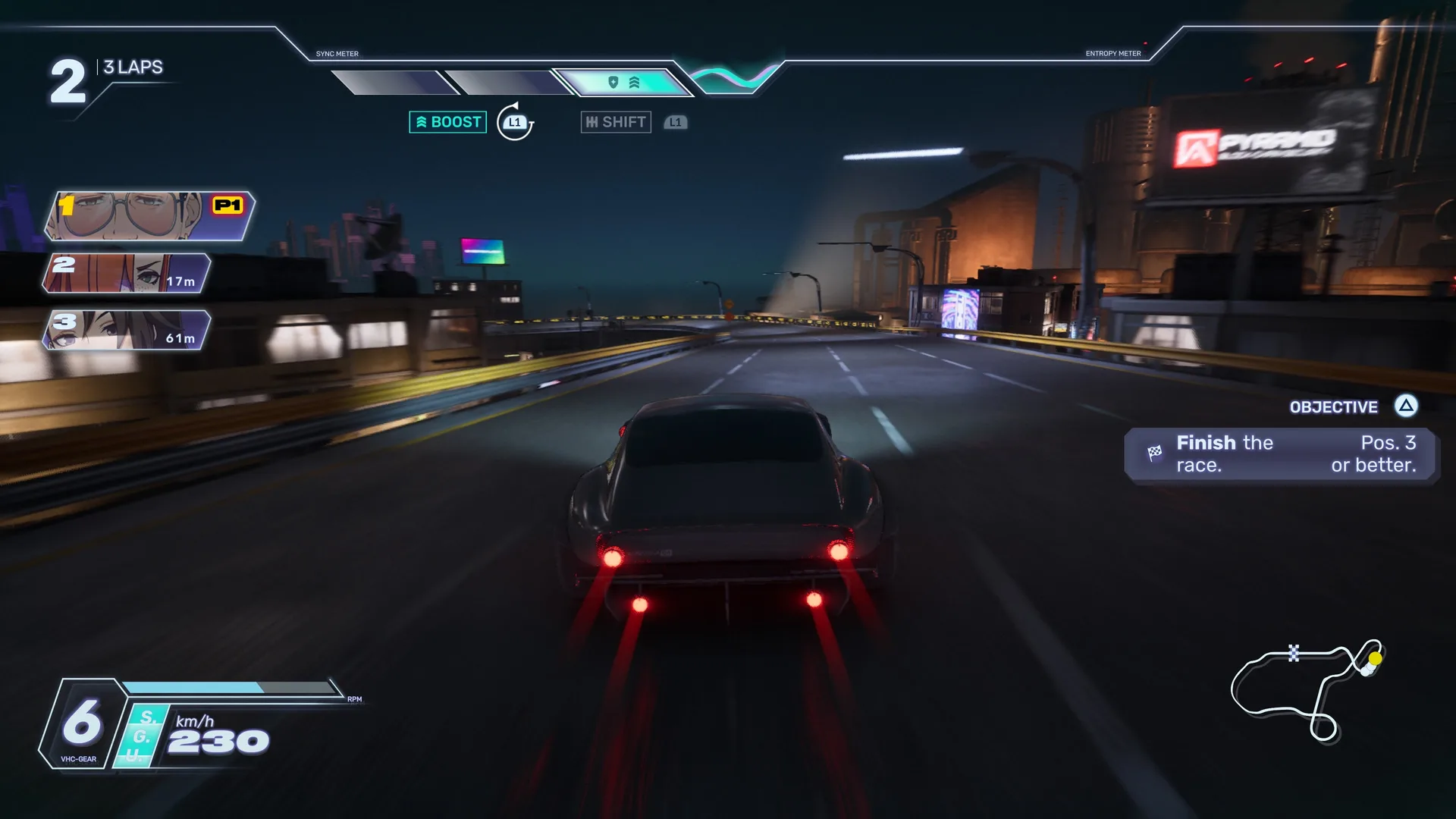The height and width of the screenshot is (819, 1456).
Task: Select the SHIFT ability label
Action: coord(616,122)
